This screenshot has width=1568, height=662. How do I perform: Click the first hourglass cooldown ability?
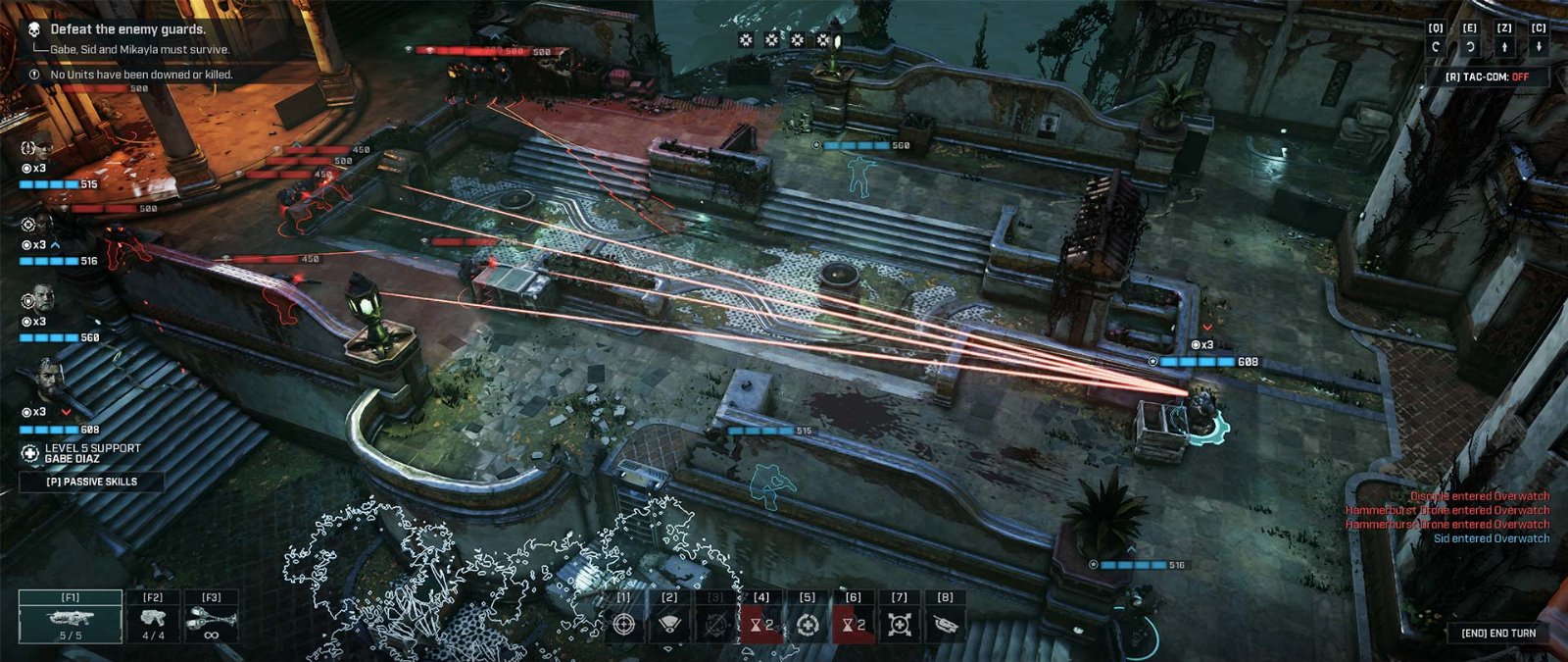[761, 624]
